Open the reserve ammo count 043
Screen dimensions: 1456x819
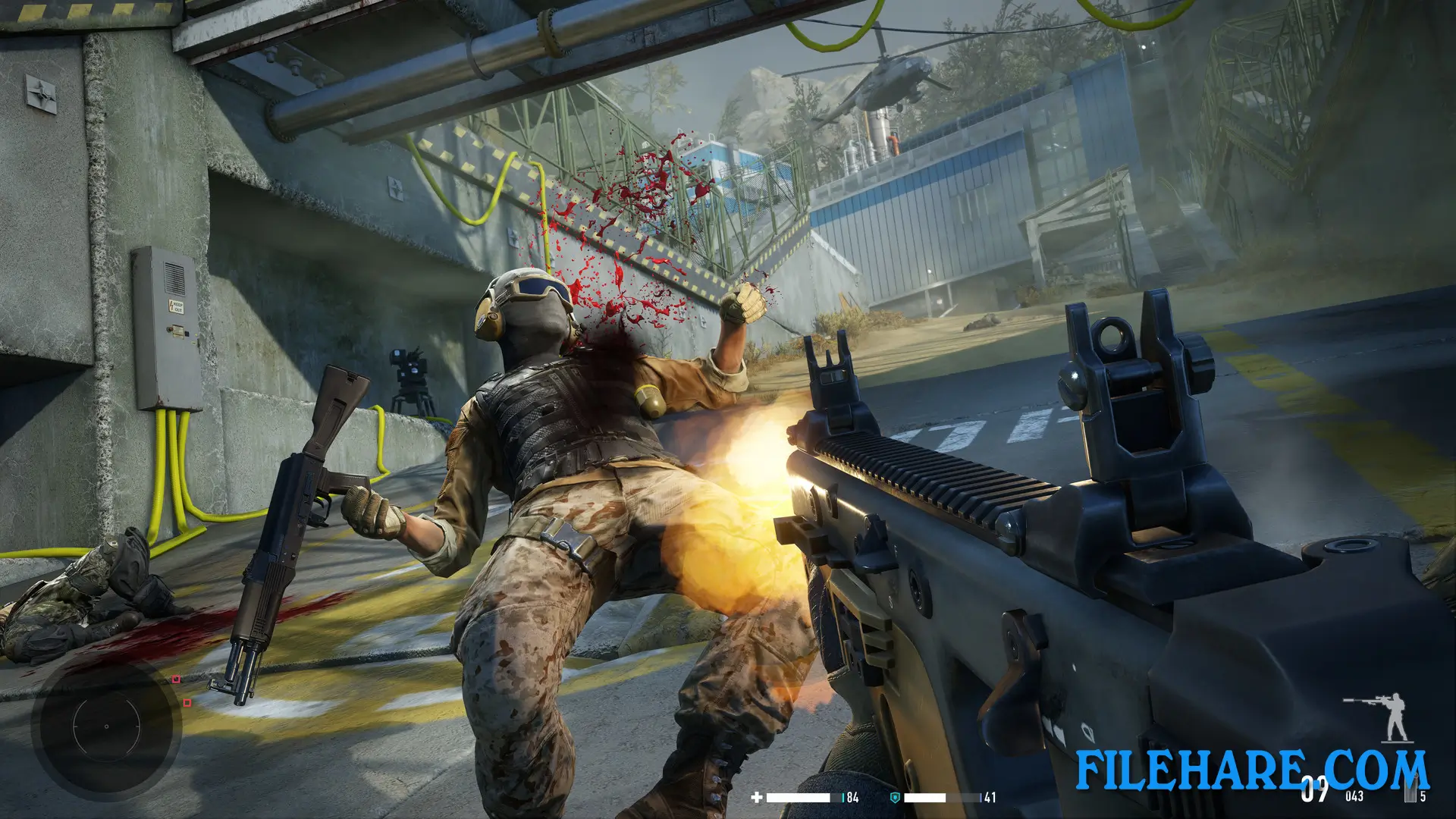[x=1354, y=795]
